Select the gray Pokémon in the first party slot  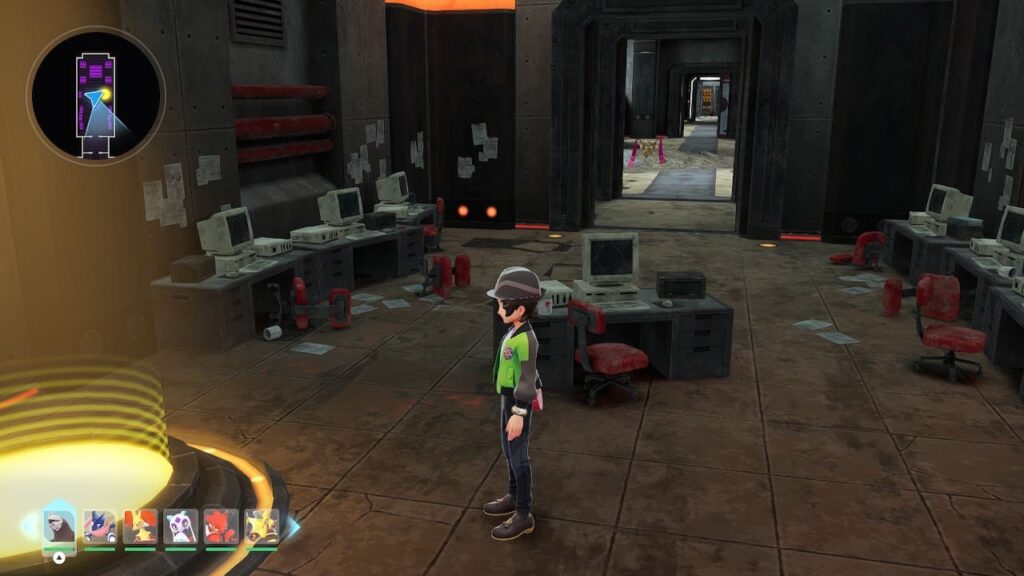59,526
